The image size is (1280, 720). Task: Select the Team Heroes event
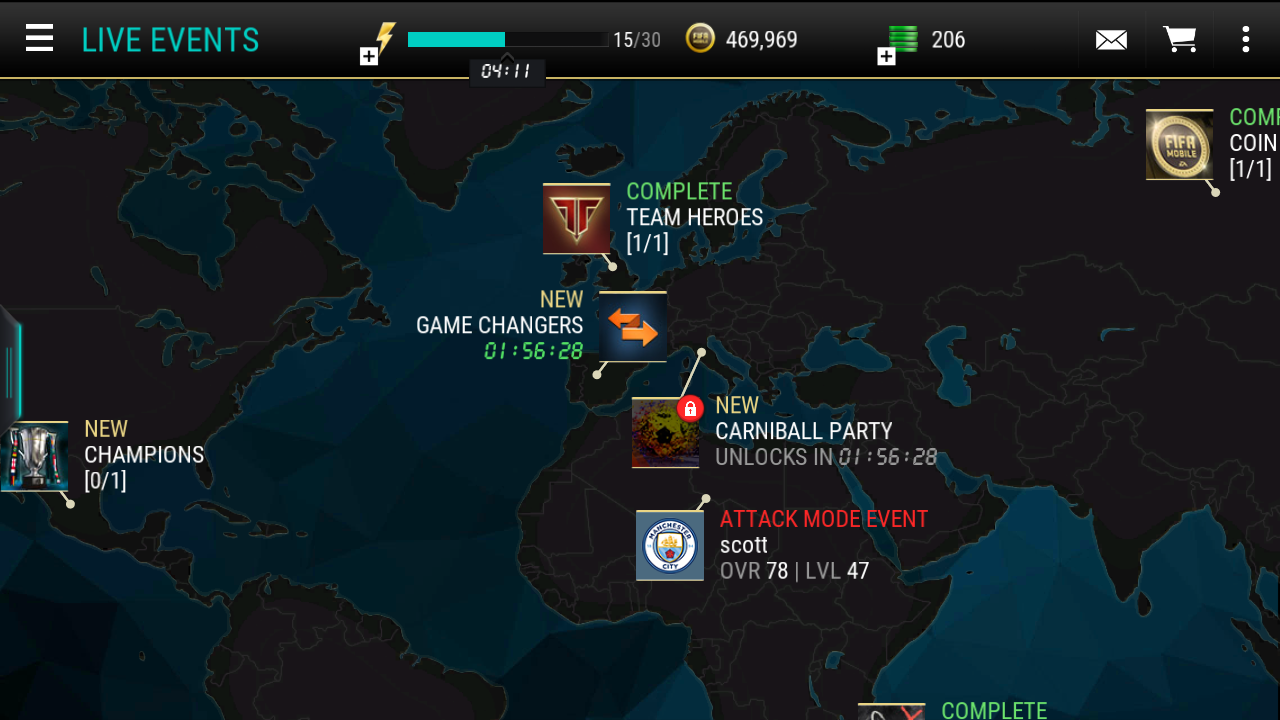tap(577, 218)
